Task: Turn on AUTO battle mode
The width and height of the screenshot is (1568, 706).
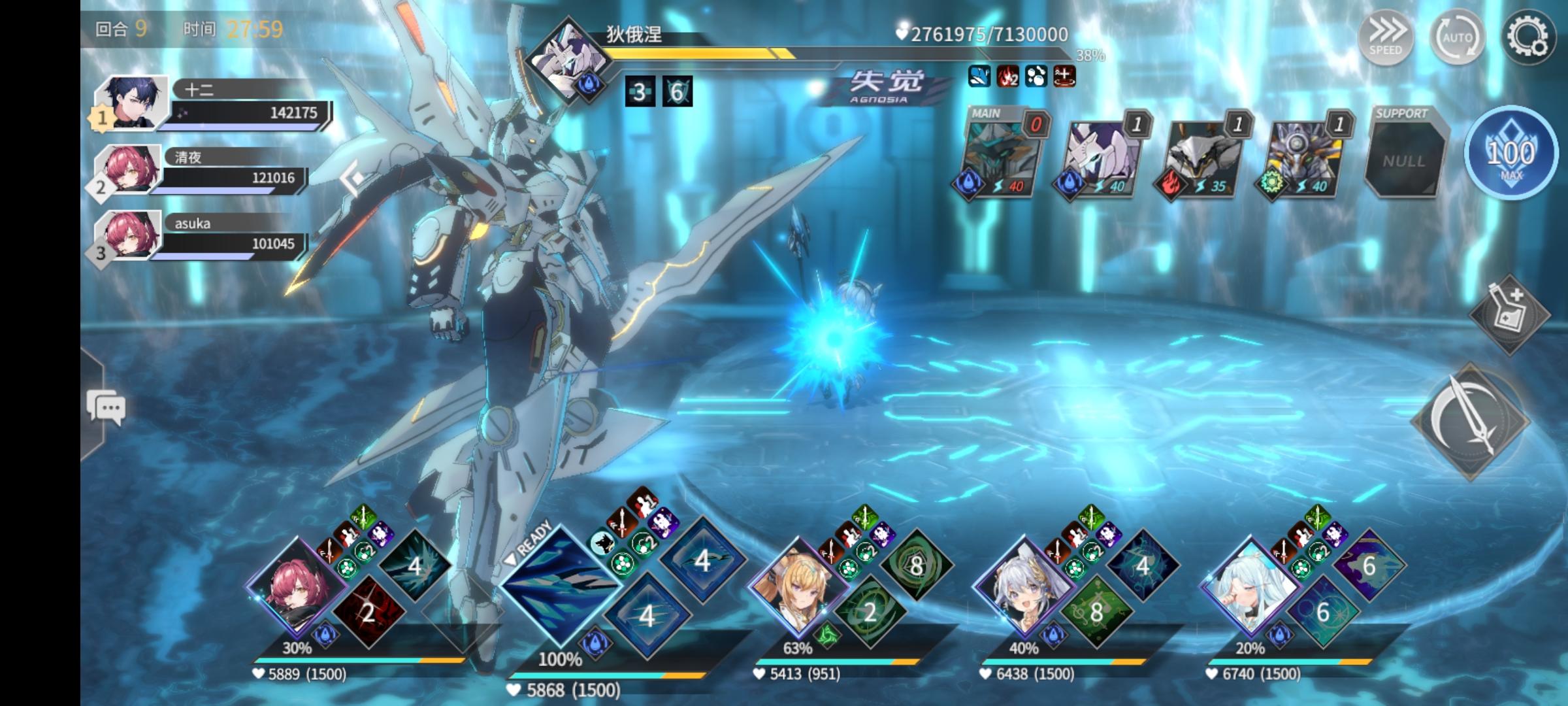Action: (1457, 37)
